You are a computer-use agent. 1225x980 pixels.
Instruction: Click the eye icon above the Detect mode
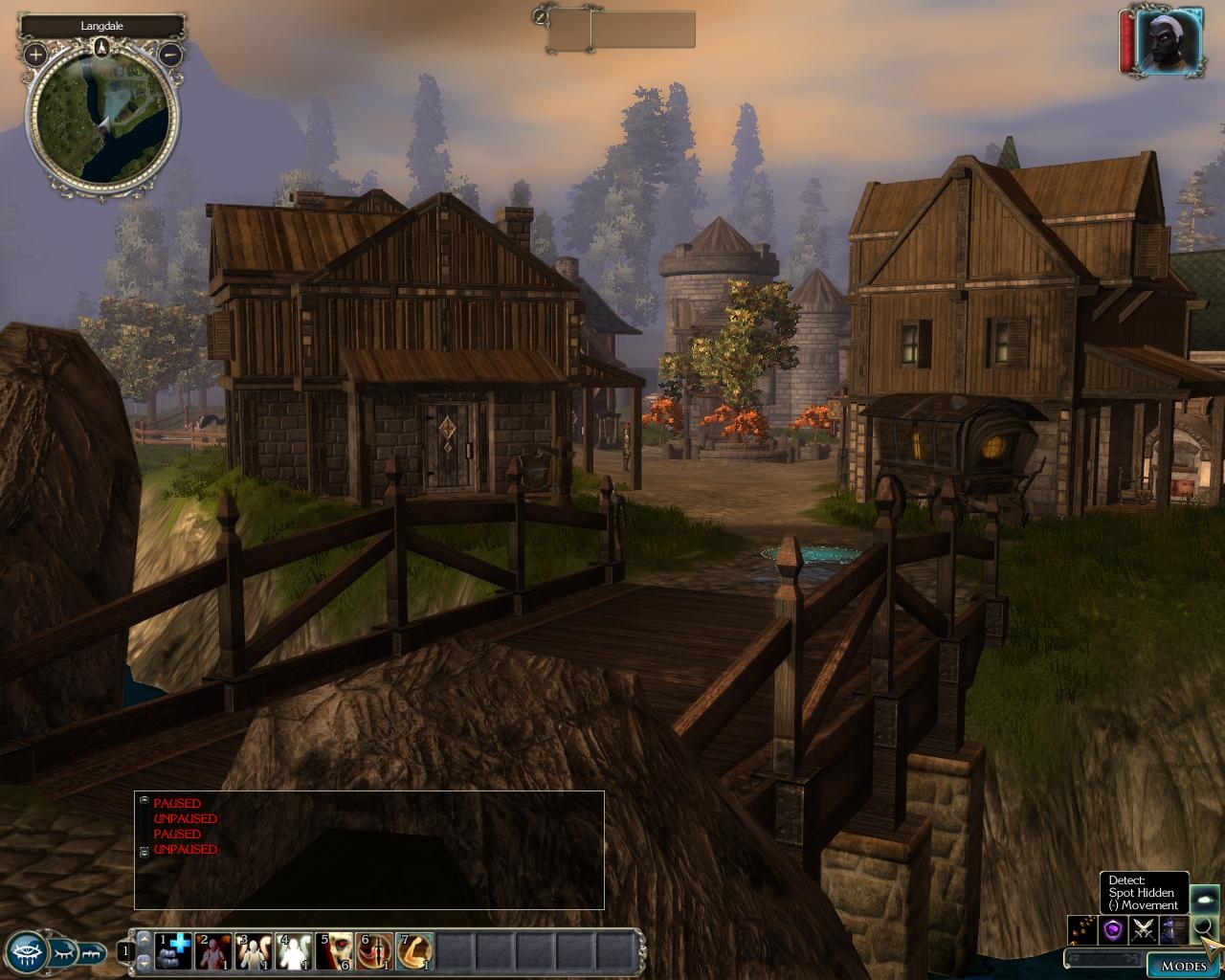pos(1204,898)
